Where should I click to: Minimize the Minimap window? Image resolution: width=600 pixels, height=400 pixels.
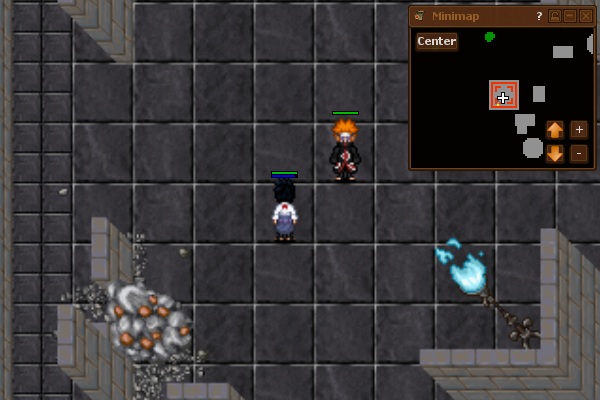click(x=570, y=16)
